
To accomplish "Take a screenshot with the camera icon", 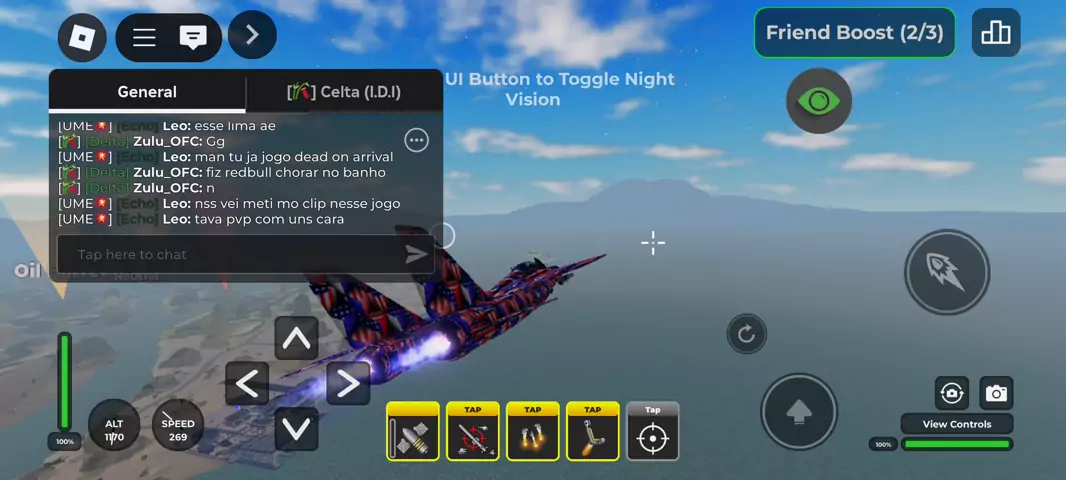I will [996, 393].
